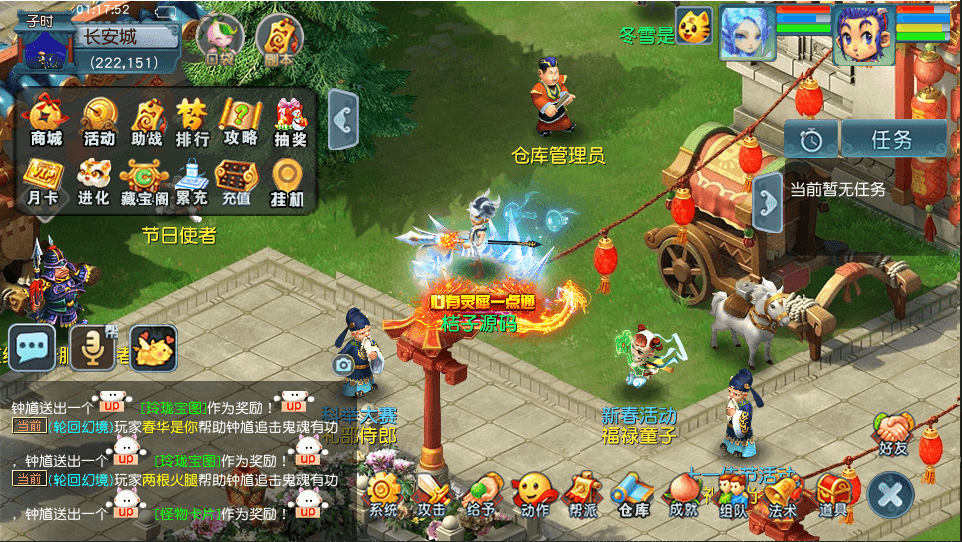Open the 充值 recharge icon

pyautogui.click(x=236, y=181)
